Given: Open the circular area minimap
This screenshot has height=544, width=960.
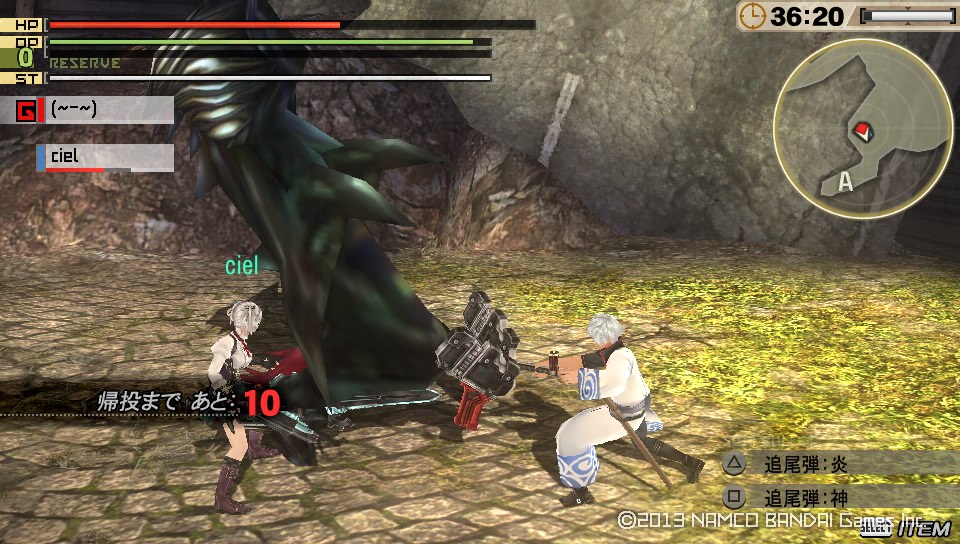Looking at the screenshot, I should [x=860, y=126].
